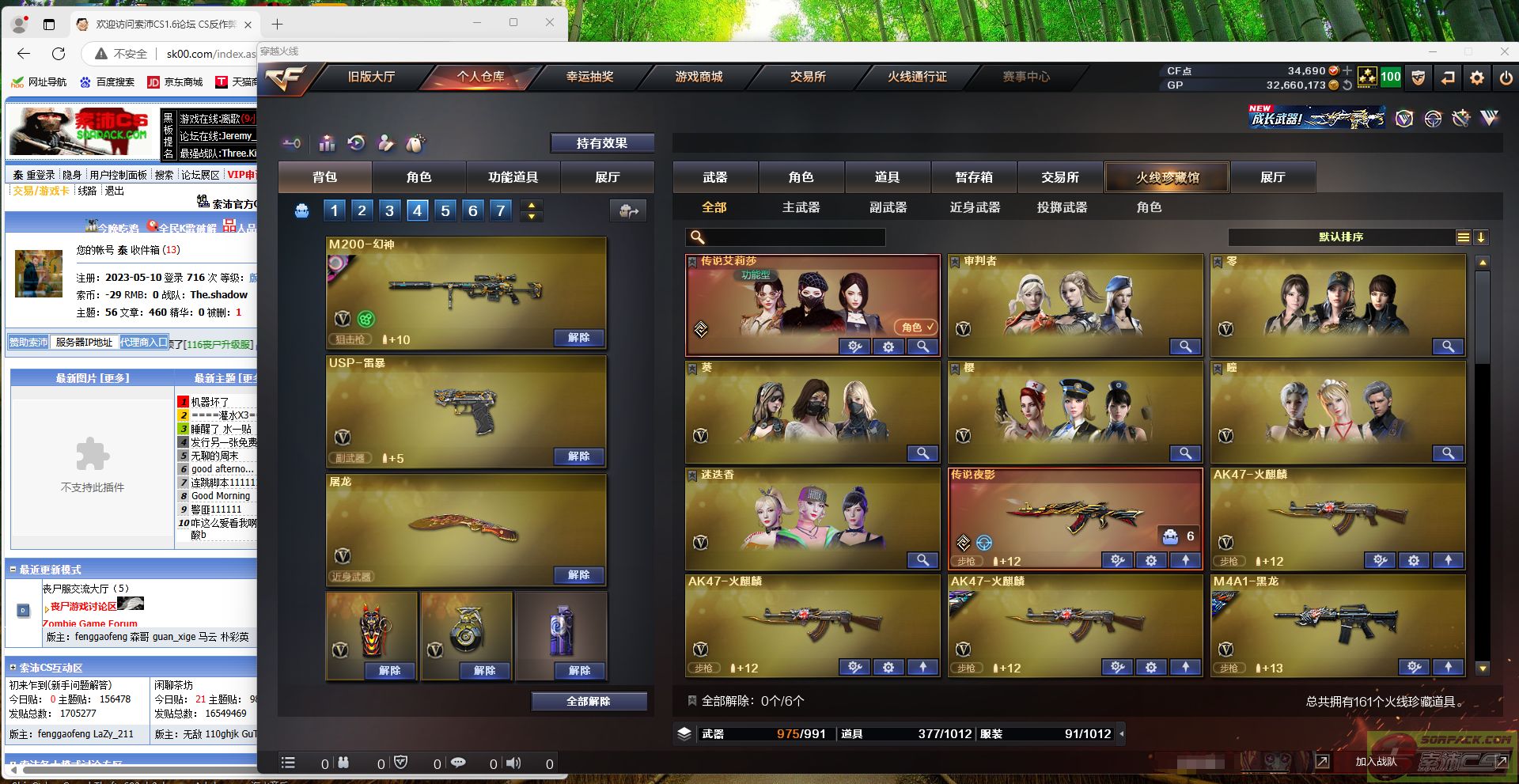Toggle the list view icon near 默认排序
1519x784 pixels.
[x=1464, y=236]
